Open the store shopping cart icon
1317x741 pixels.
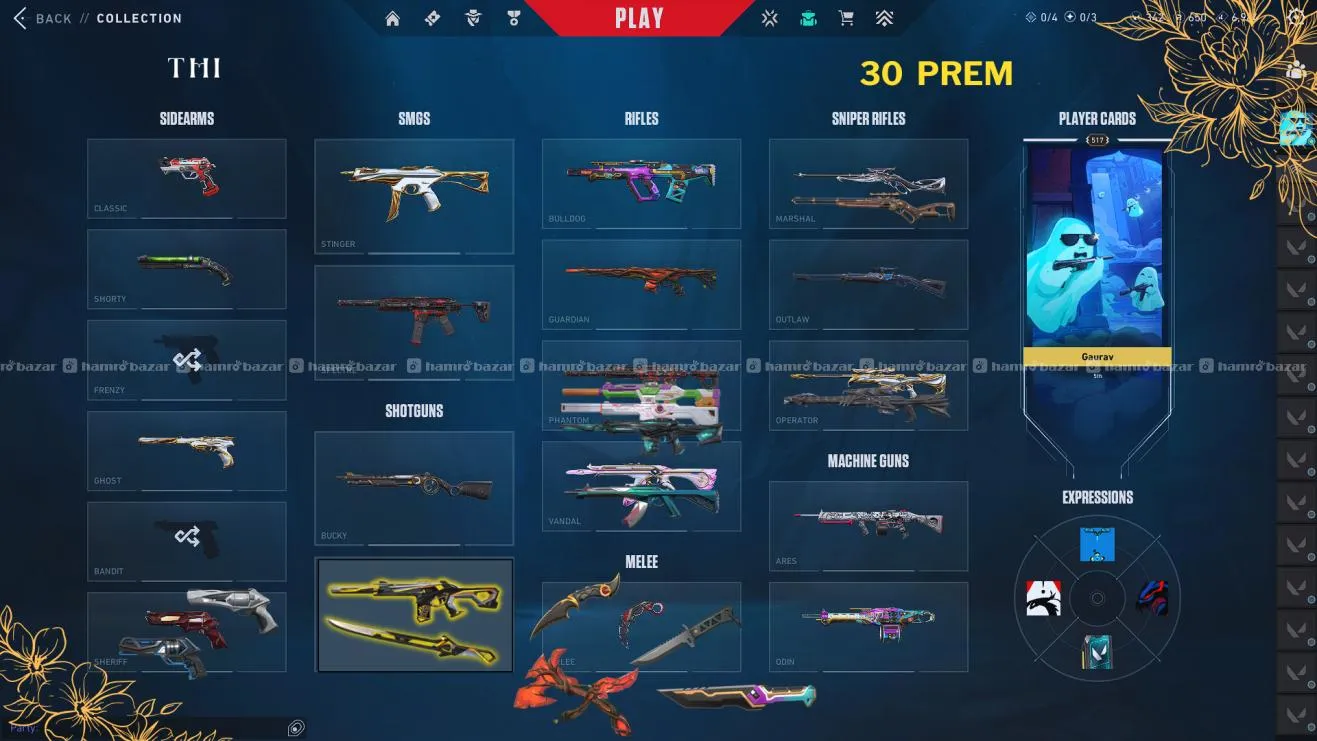846,18
